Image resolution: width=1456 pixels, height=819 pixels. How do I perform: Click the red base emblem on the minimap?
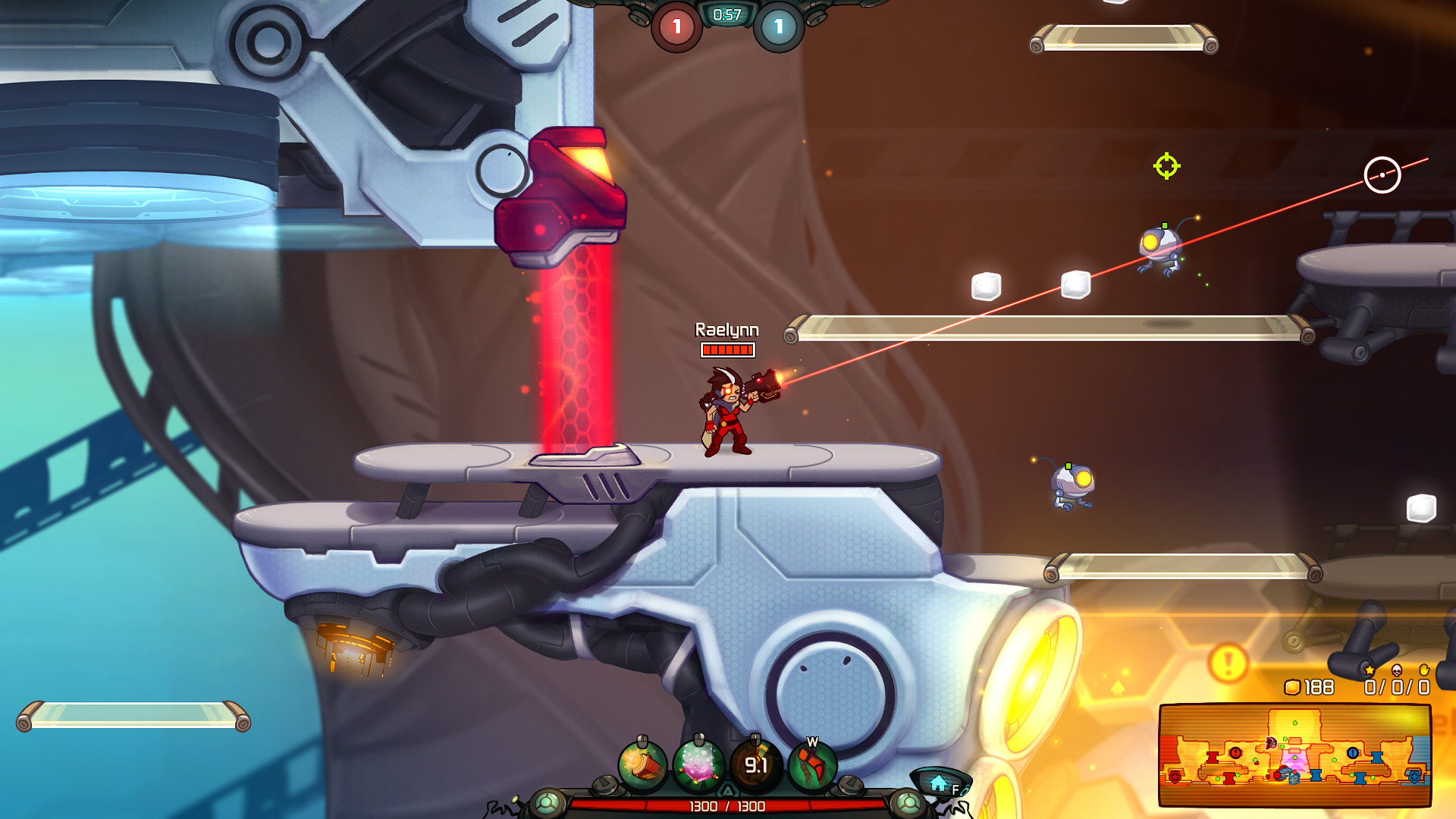tap(1175, 776)
